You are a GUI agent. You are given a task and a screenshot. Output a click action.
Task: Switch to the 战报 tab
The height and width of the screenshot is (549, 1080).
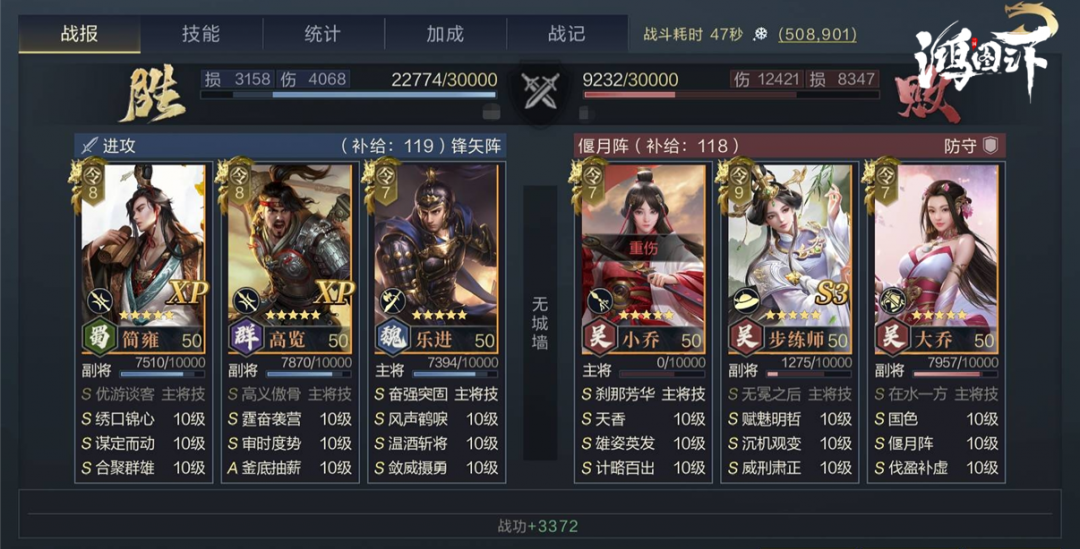79,34
